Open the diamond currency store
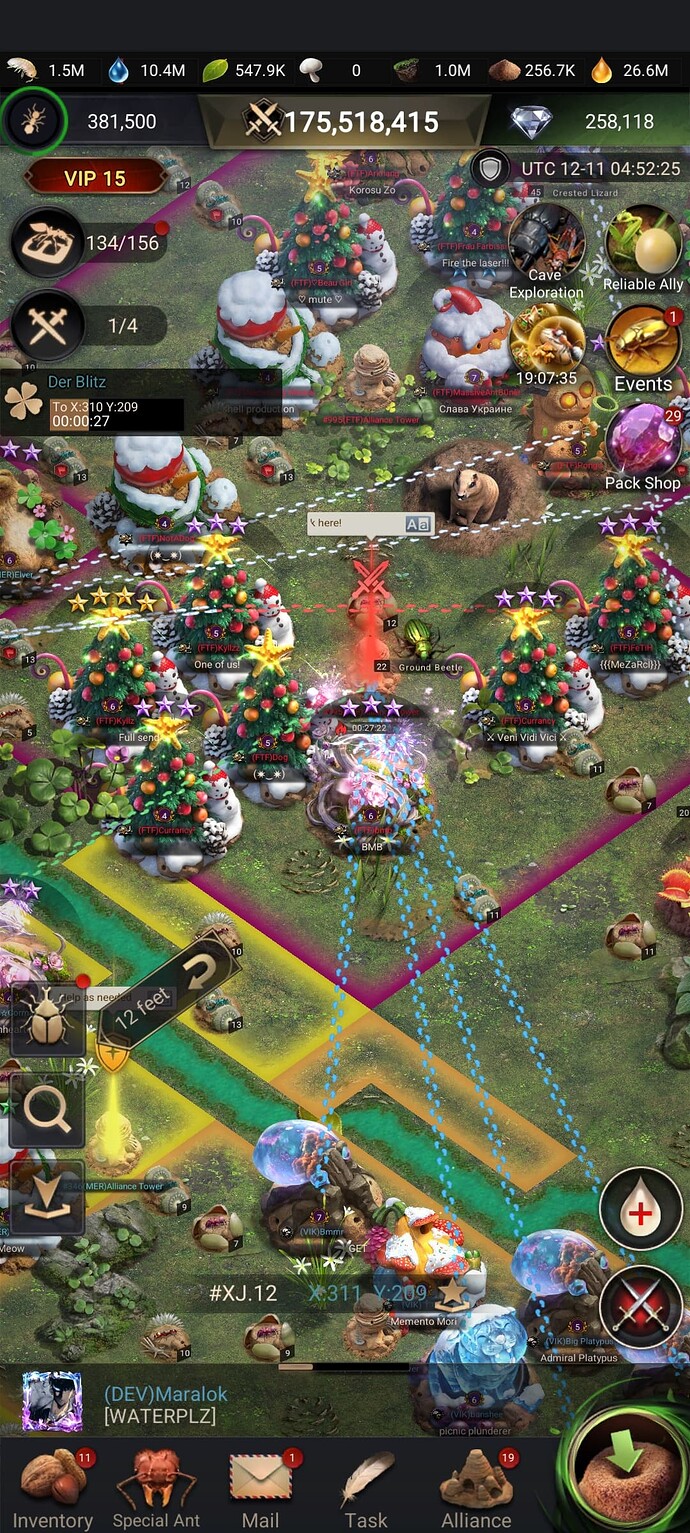 coord(532,122)
